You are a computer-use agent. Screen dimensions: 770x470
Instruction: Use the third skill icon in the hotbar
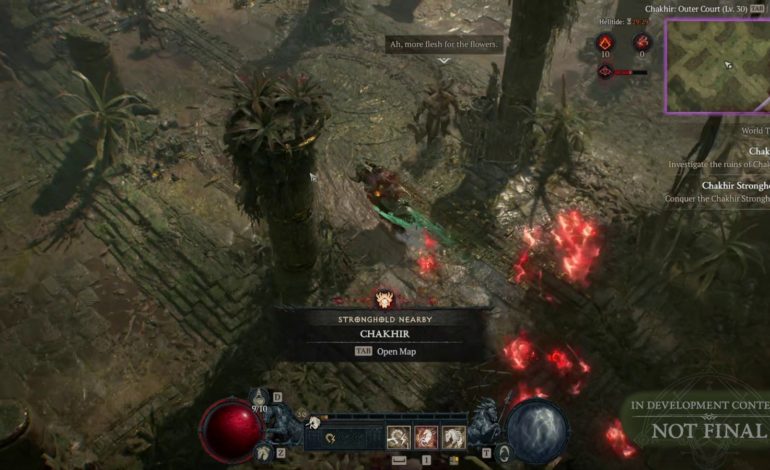click(x=454, y=437)
